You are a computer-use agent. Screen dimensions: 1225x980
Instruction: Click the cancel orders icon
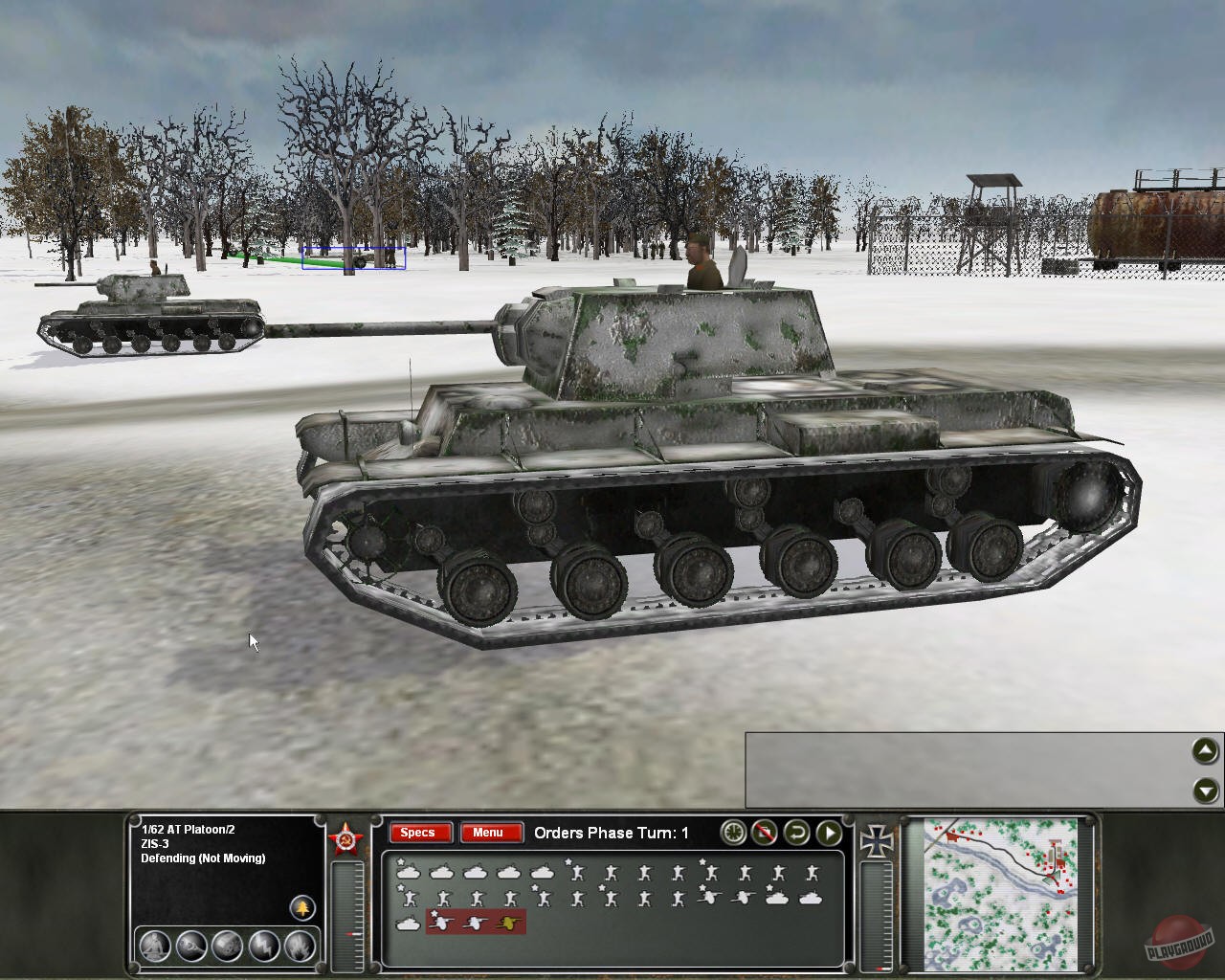(763, 833)
